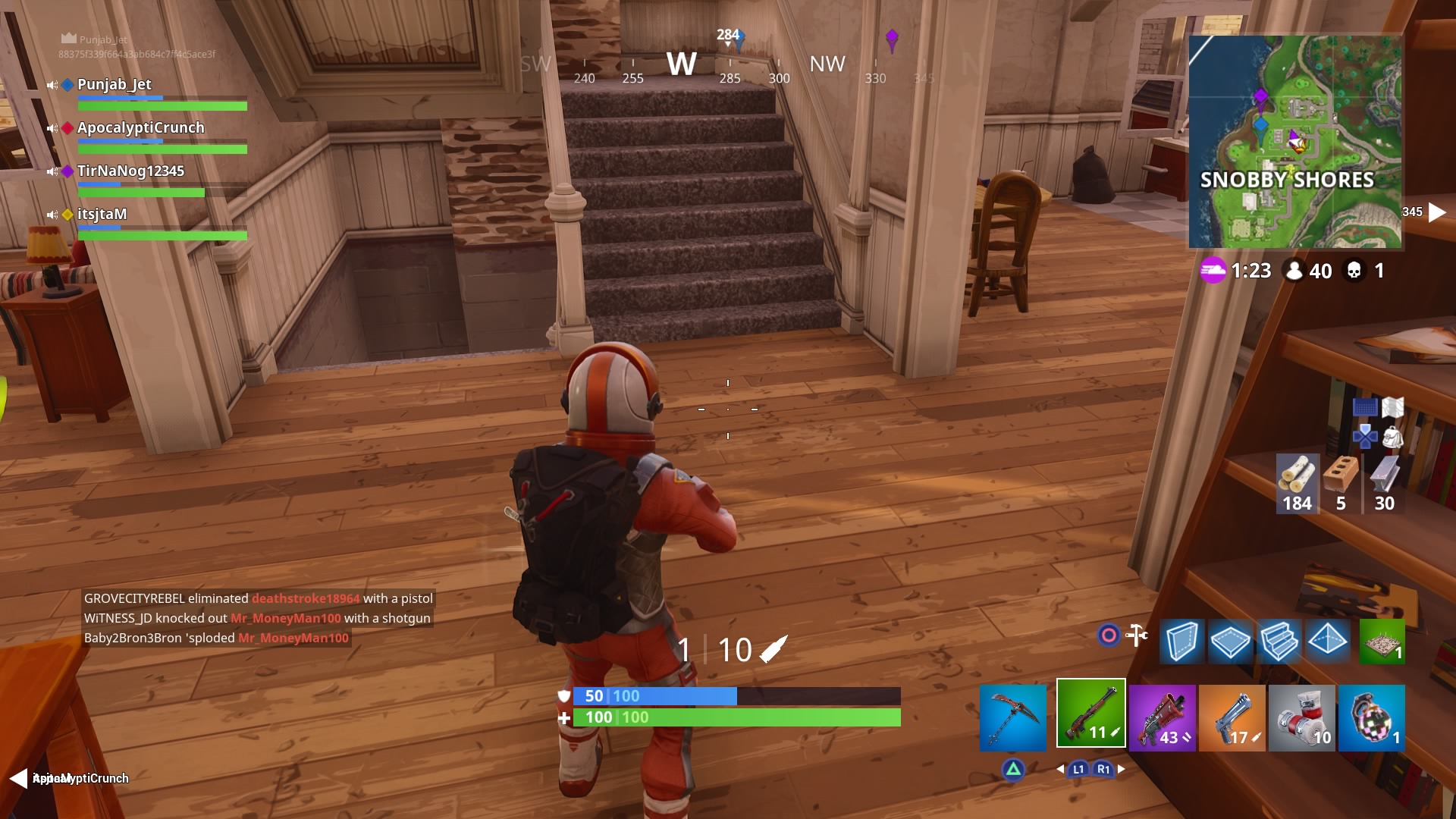Screen dimensions: 1456x819
Task: Mute ApocalyptiCrunch's voice chat speaker
Action: [54, 128]
